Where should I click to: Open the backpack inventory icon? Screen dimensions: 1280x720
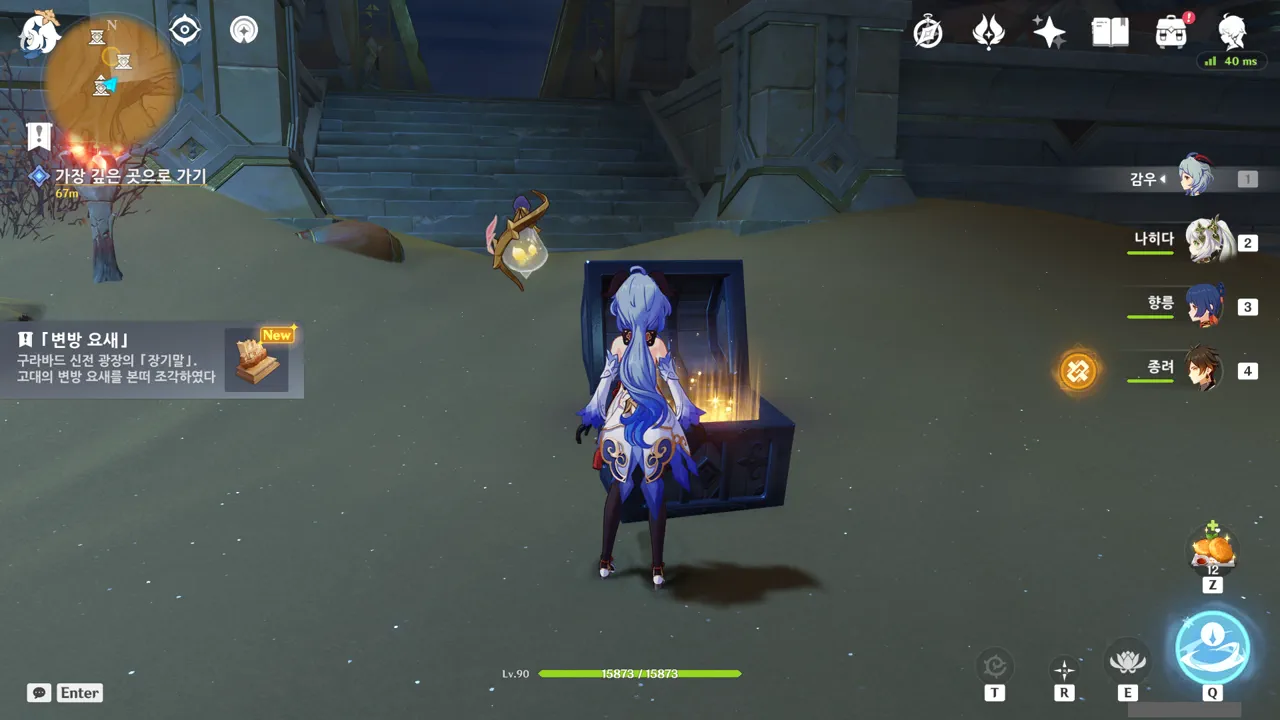(x=1171, y=33)
